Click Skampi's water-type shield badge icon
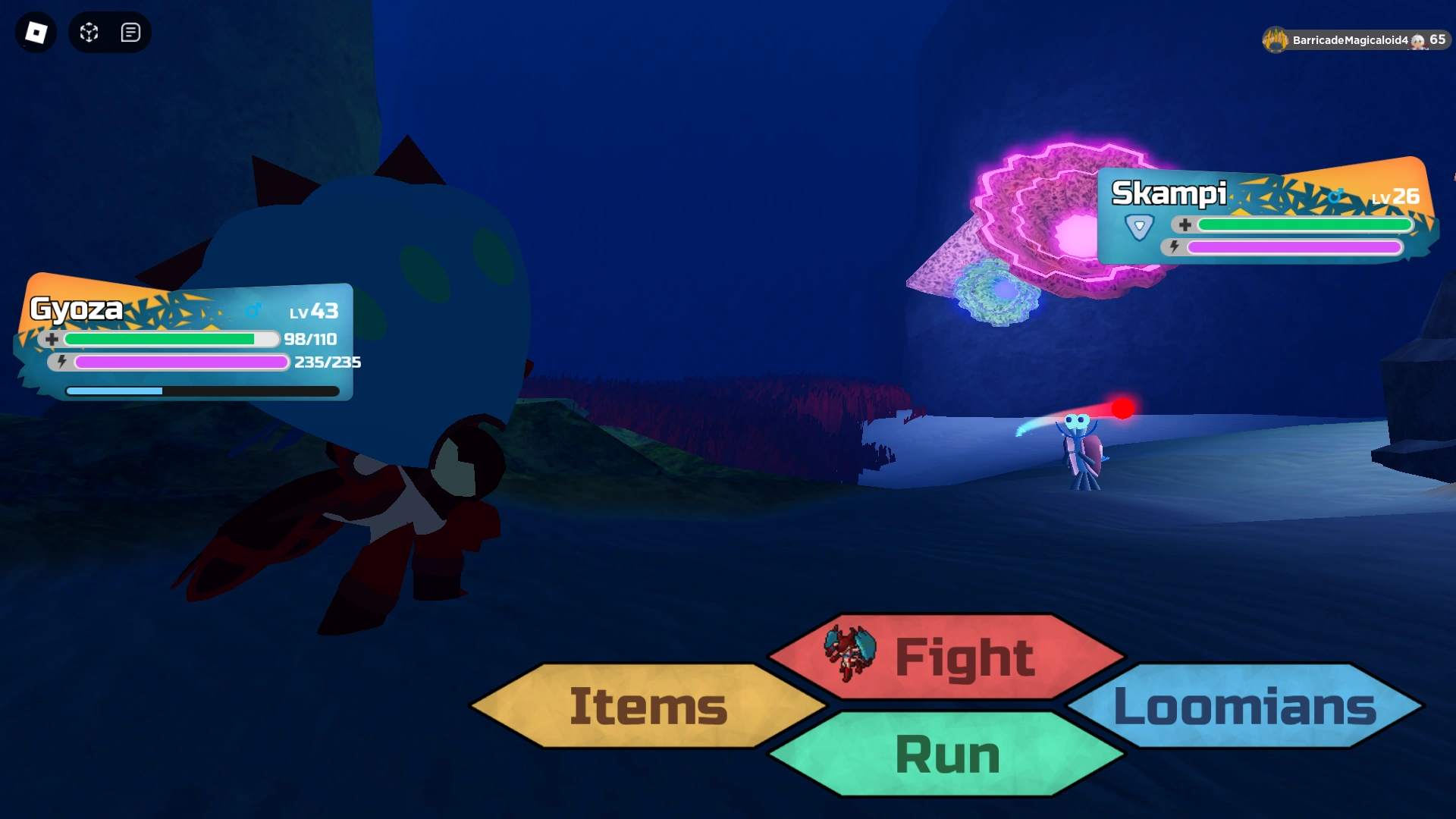The image size is (1456, 819). point(1139,224)
